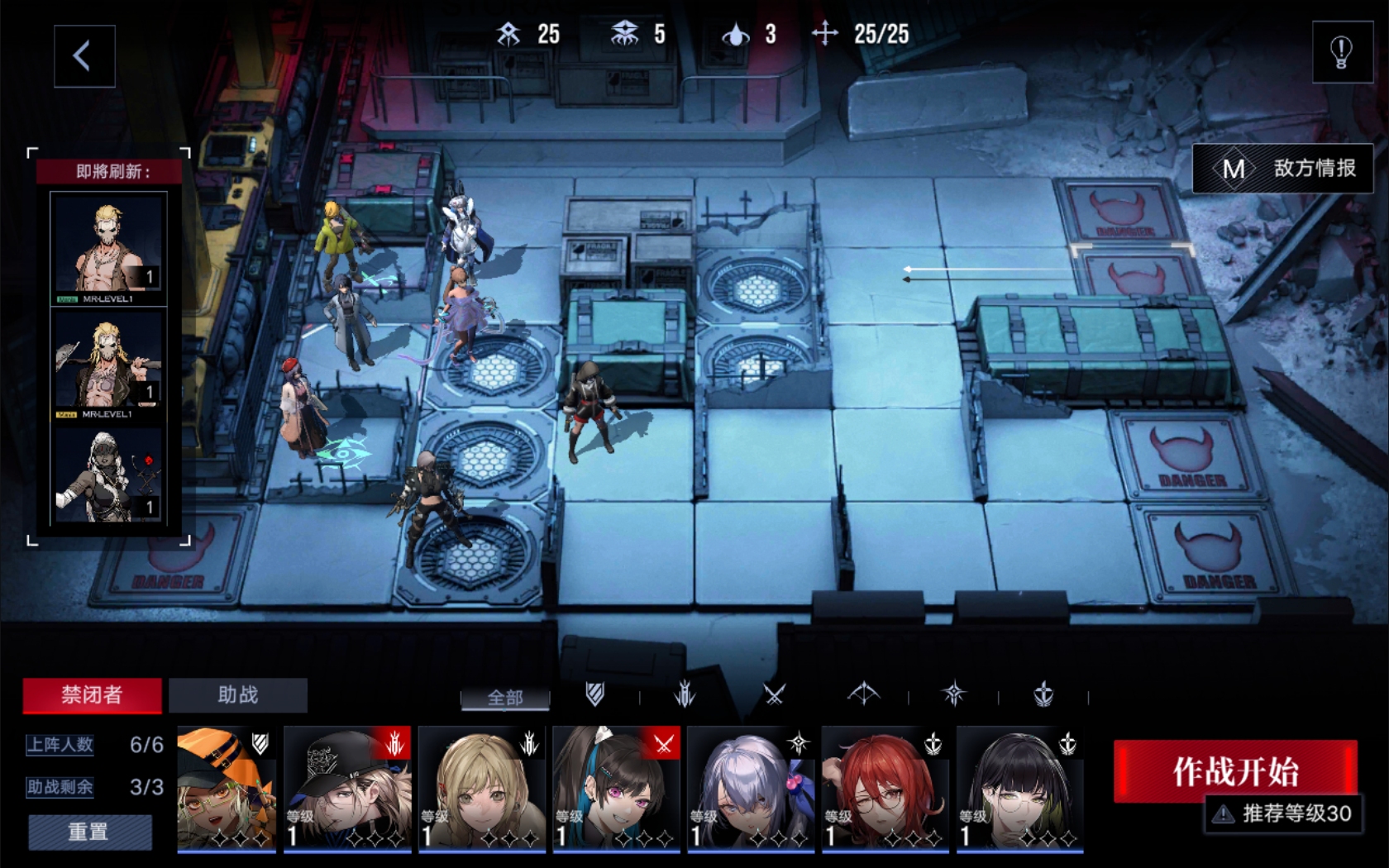Go back with the arrow button

tap(84, 56)
